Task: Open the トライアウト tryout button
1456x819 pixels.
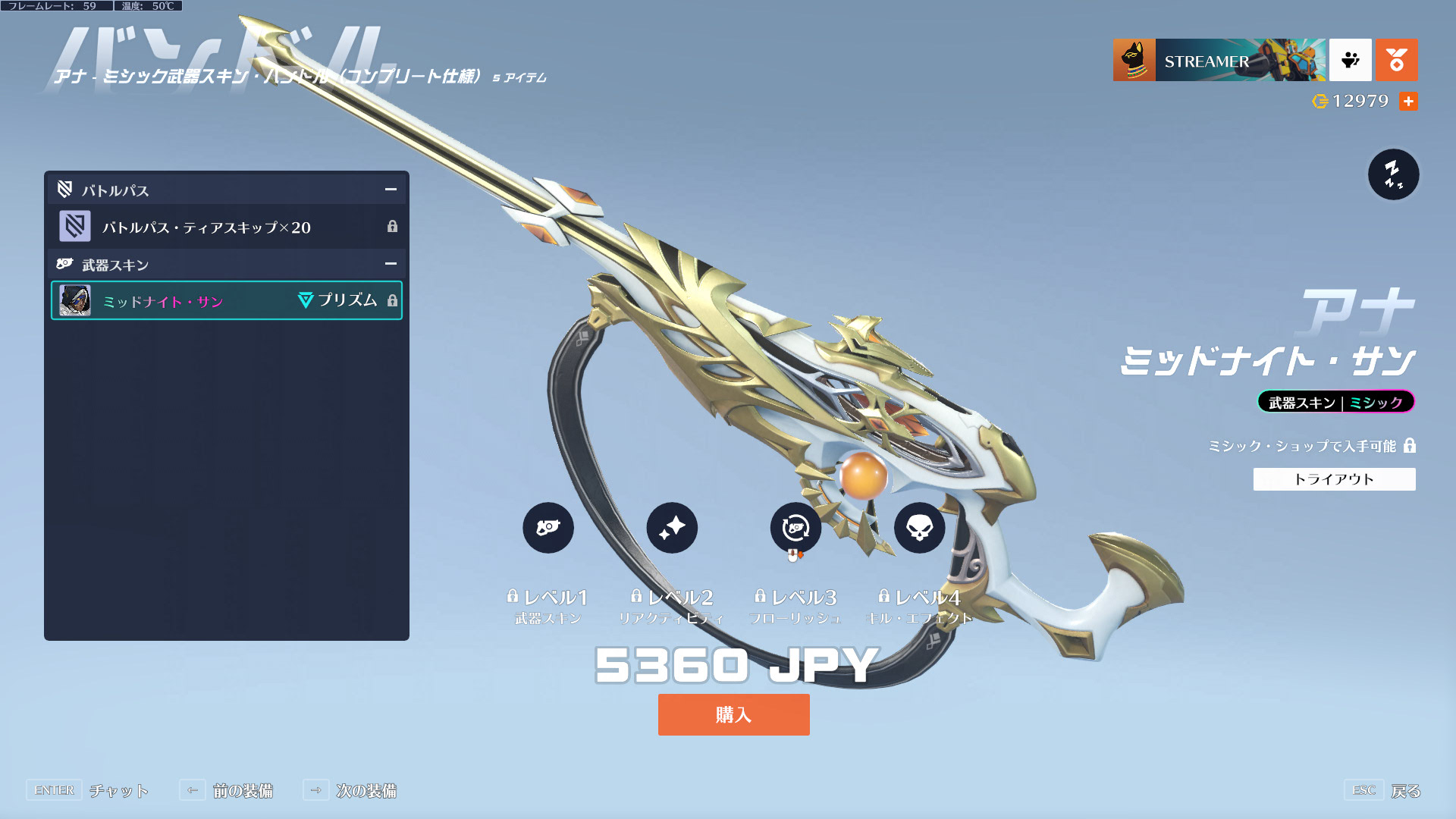Action: [x=1334, y=479]
